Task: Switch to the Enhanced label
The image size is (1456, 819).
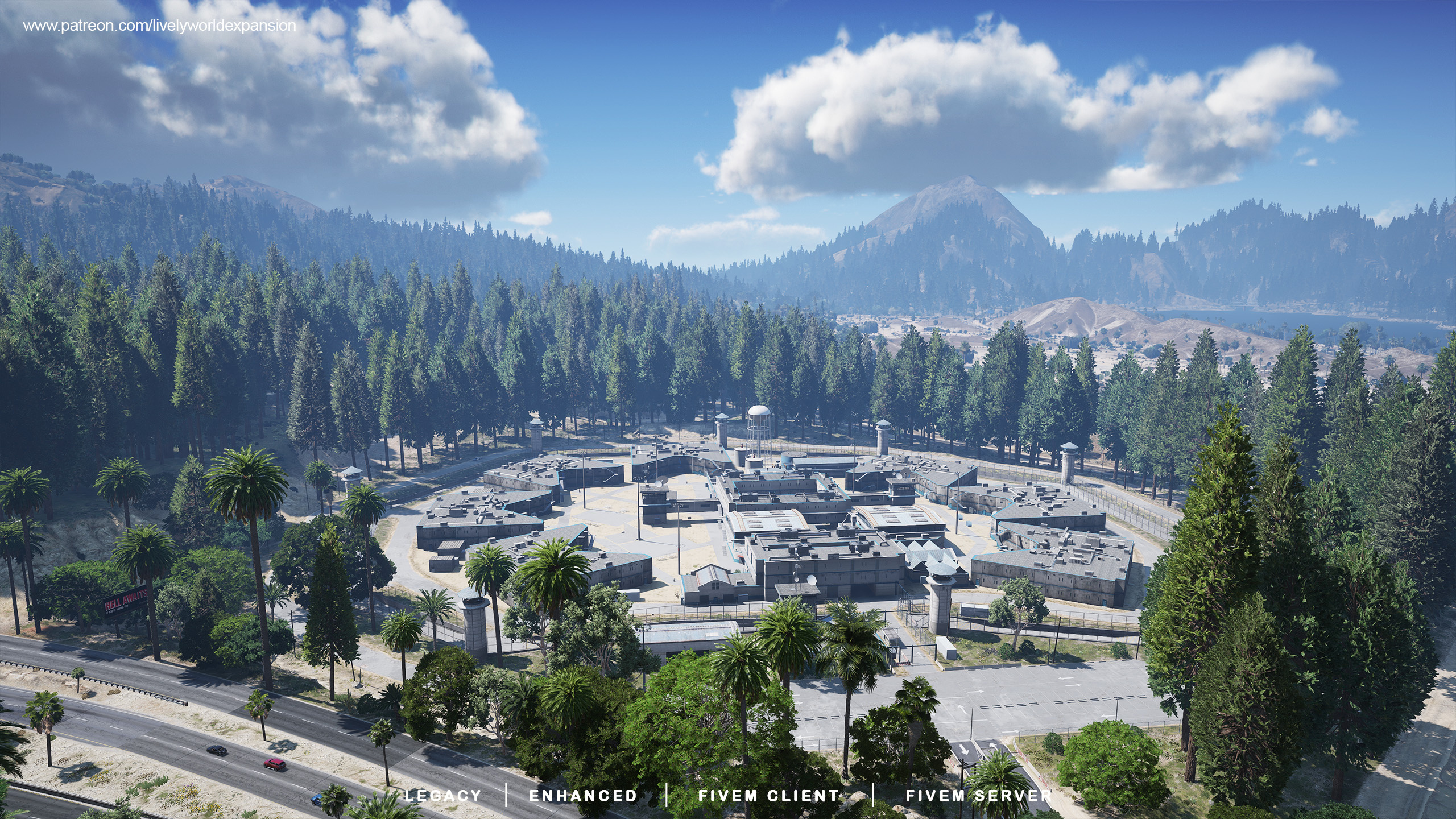Action: point(583,795)
